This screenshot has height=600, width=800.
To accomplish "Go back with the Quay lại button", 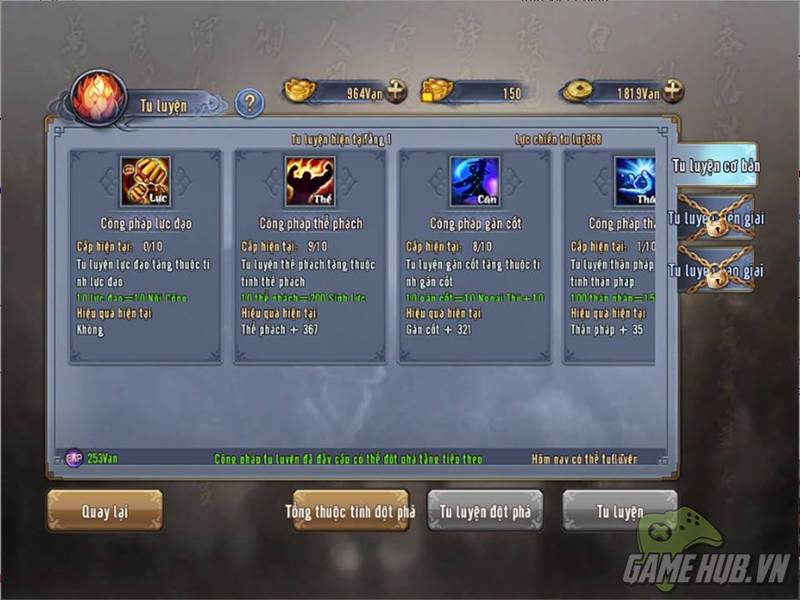I will click(x=104, y=511).
